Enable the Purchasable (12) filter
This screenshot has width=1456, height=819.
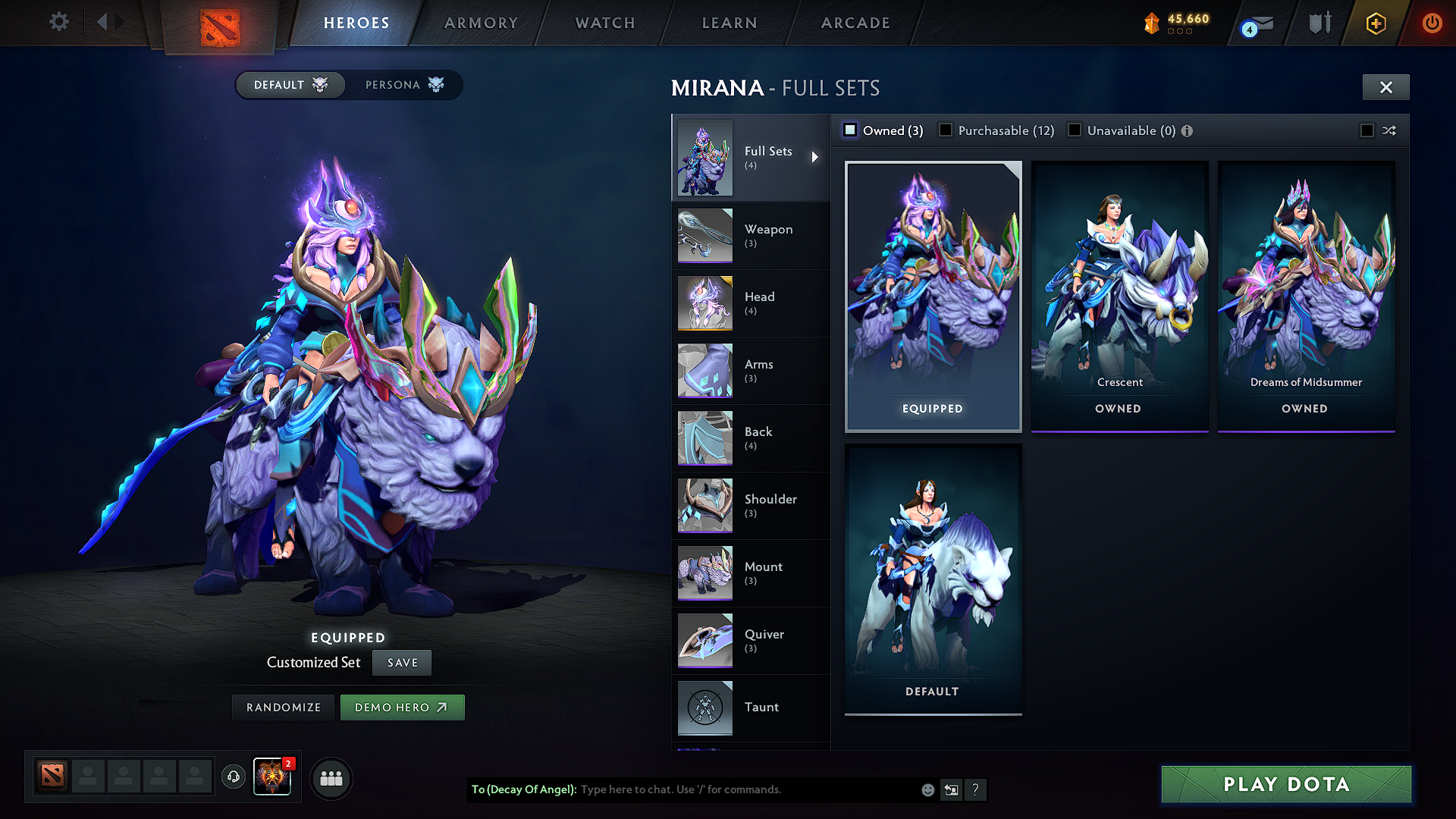946,130
